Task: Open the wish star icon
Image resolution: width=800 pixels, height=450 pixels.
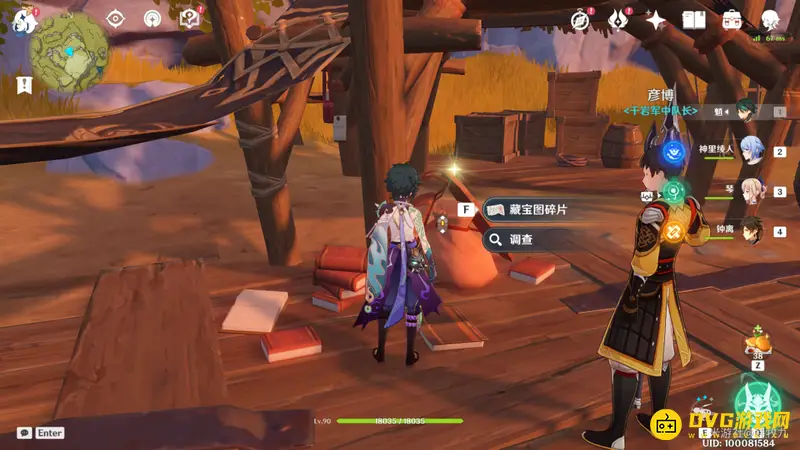Action: [x=656, y=19]
